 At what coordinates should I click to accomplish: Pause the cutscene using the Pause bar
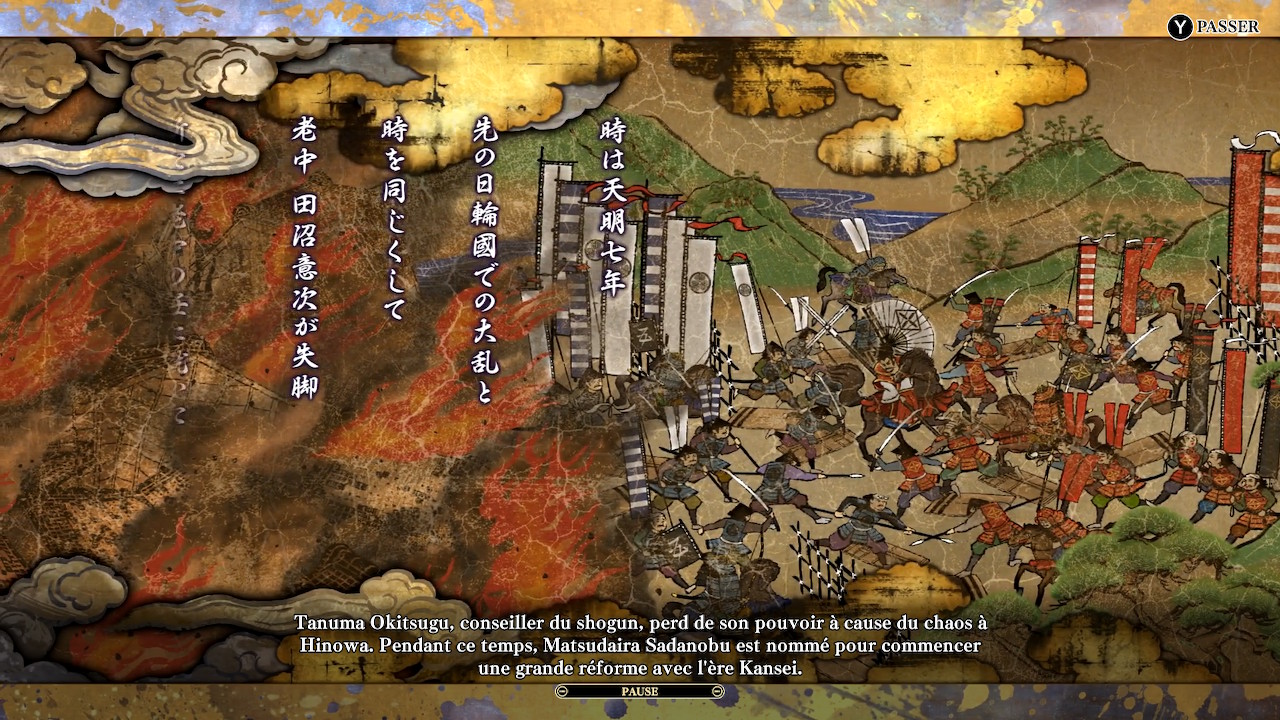(640, 691)
